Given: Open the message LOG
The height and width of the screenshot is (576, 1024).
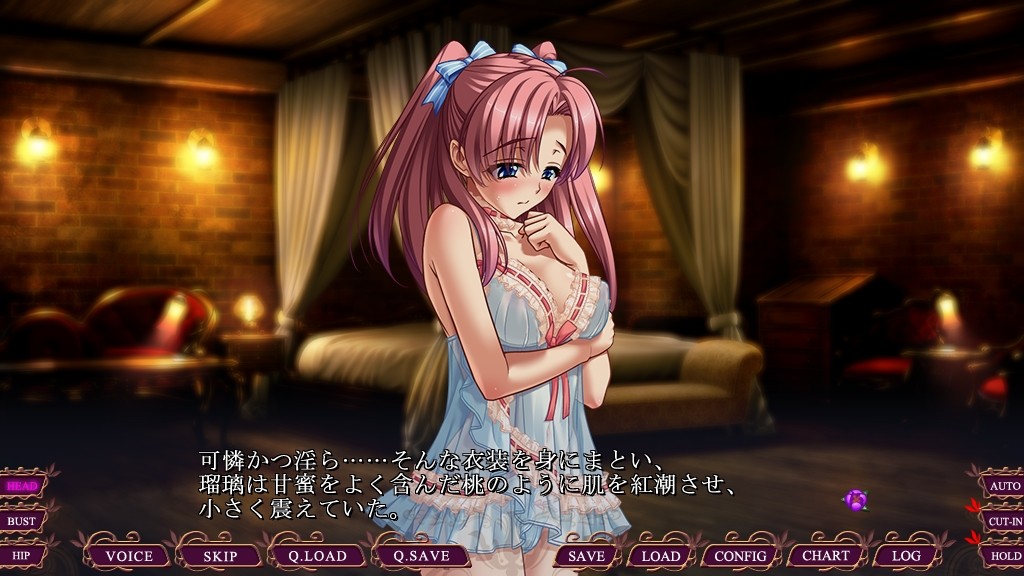Looking at the screenshot, I should [906, 556].
